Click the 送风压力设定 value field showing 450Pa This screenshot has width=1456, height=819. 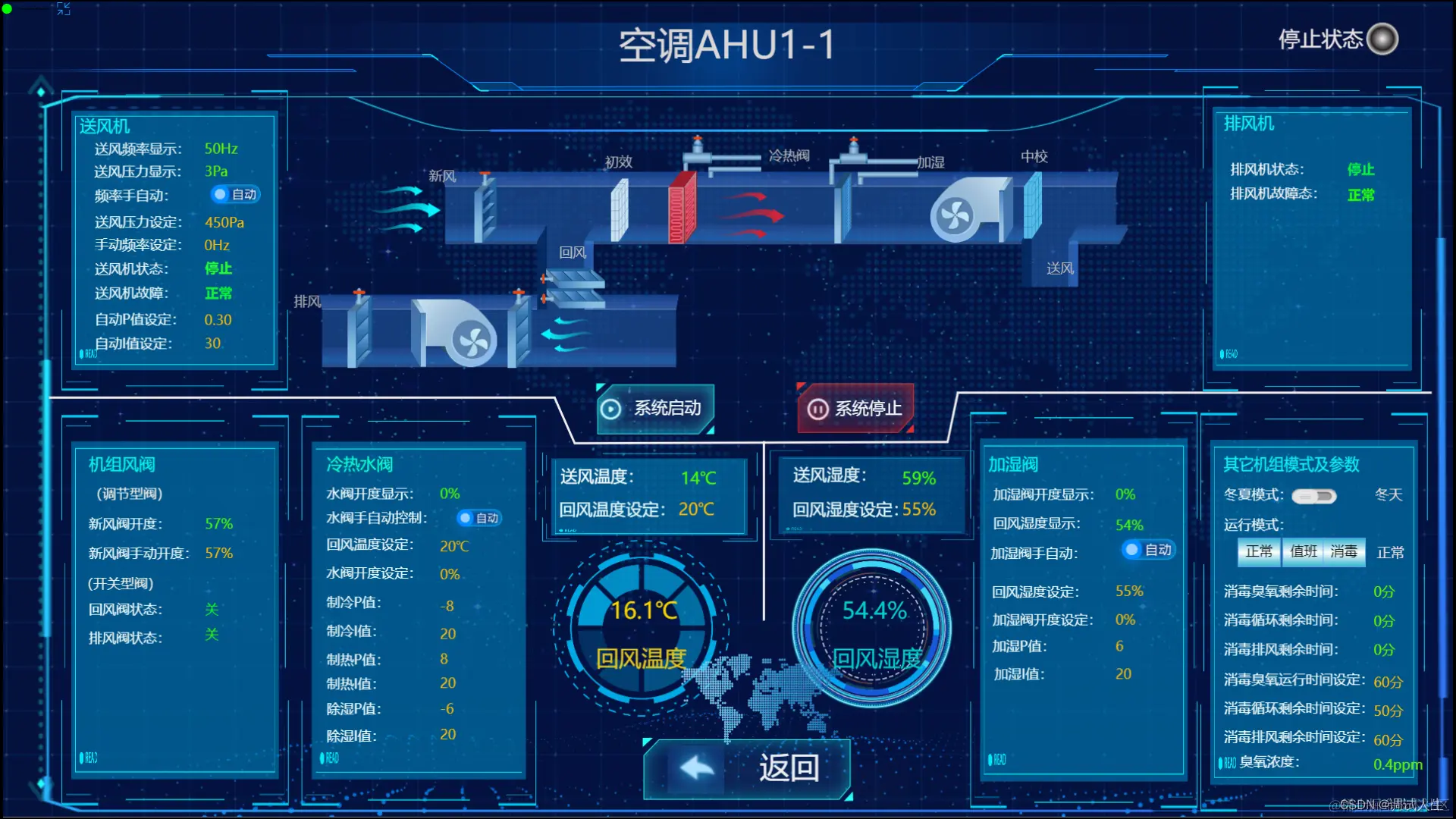tap(225, 221)
